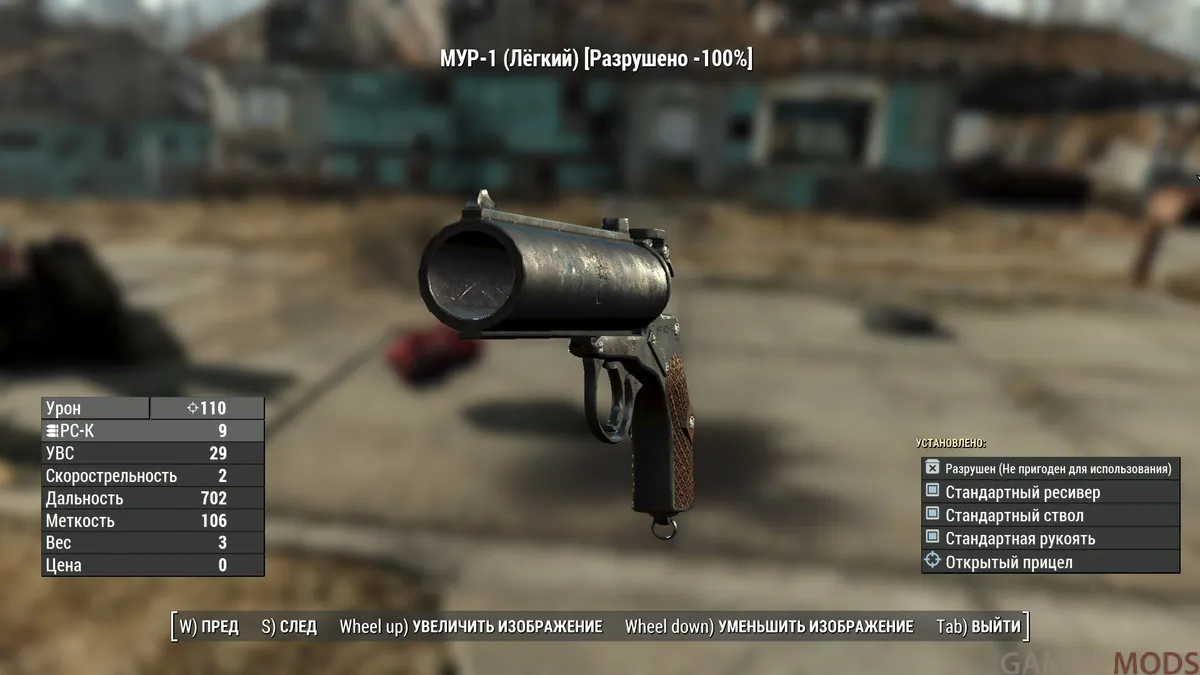Select the Открытый прицел sight entry

(1050, 562)
